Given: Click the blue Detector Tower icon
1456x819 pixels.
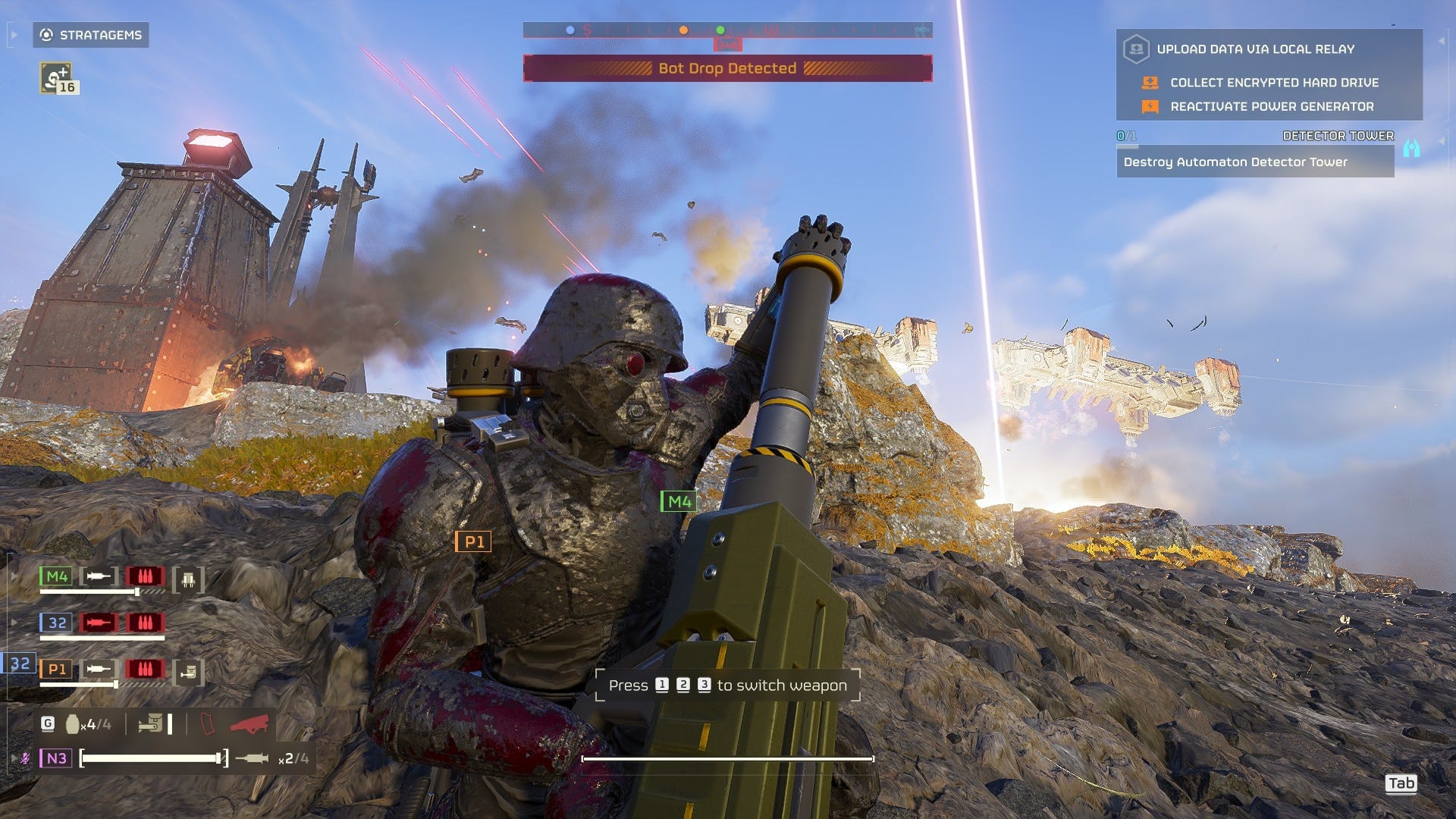Looking at the screenshot, I should coord(1410,148).
